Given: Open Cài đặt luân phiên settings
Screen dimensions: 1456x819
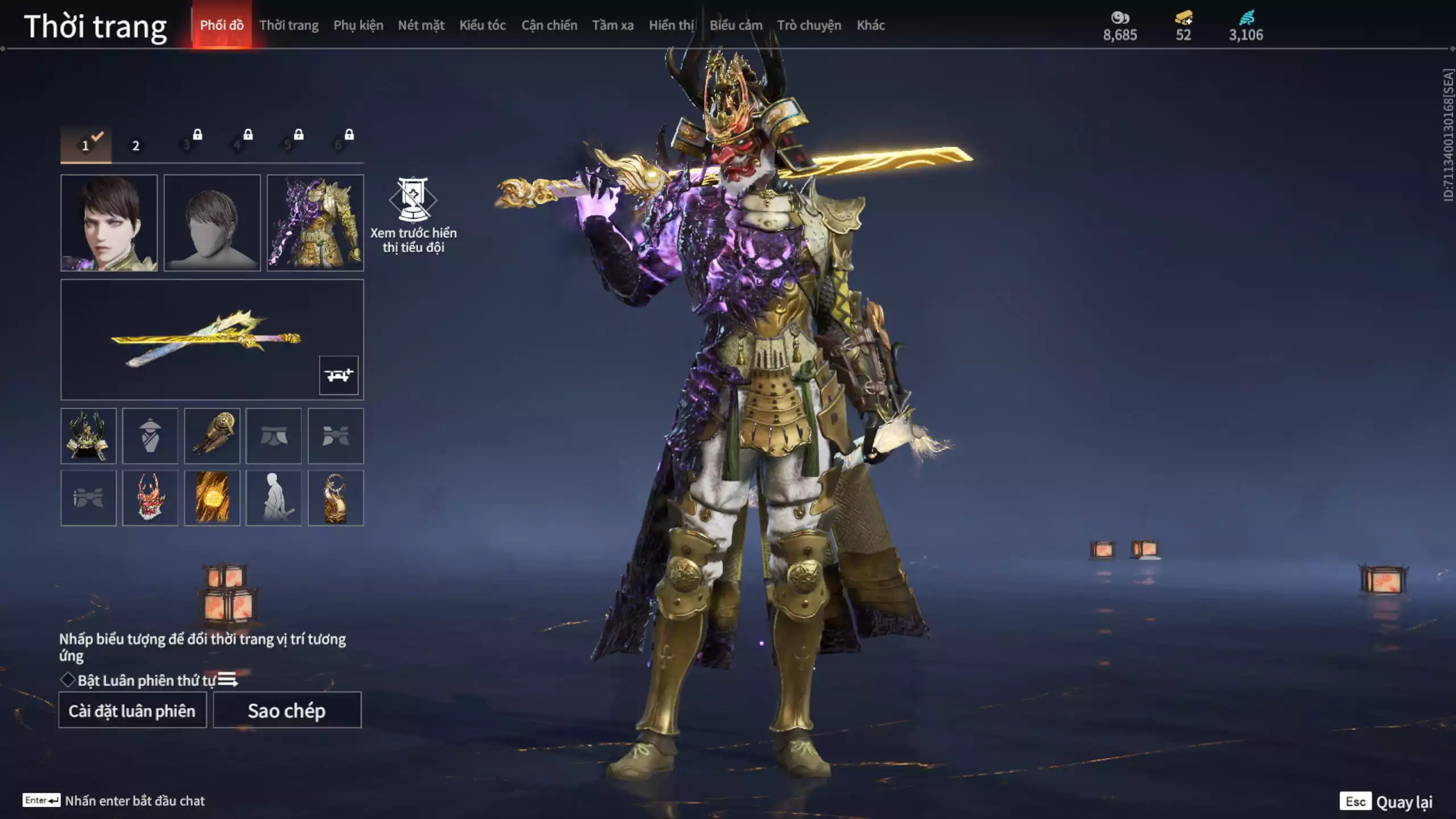Looking at the screenshot, I should pyautogui.click(x=132, y=710).
